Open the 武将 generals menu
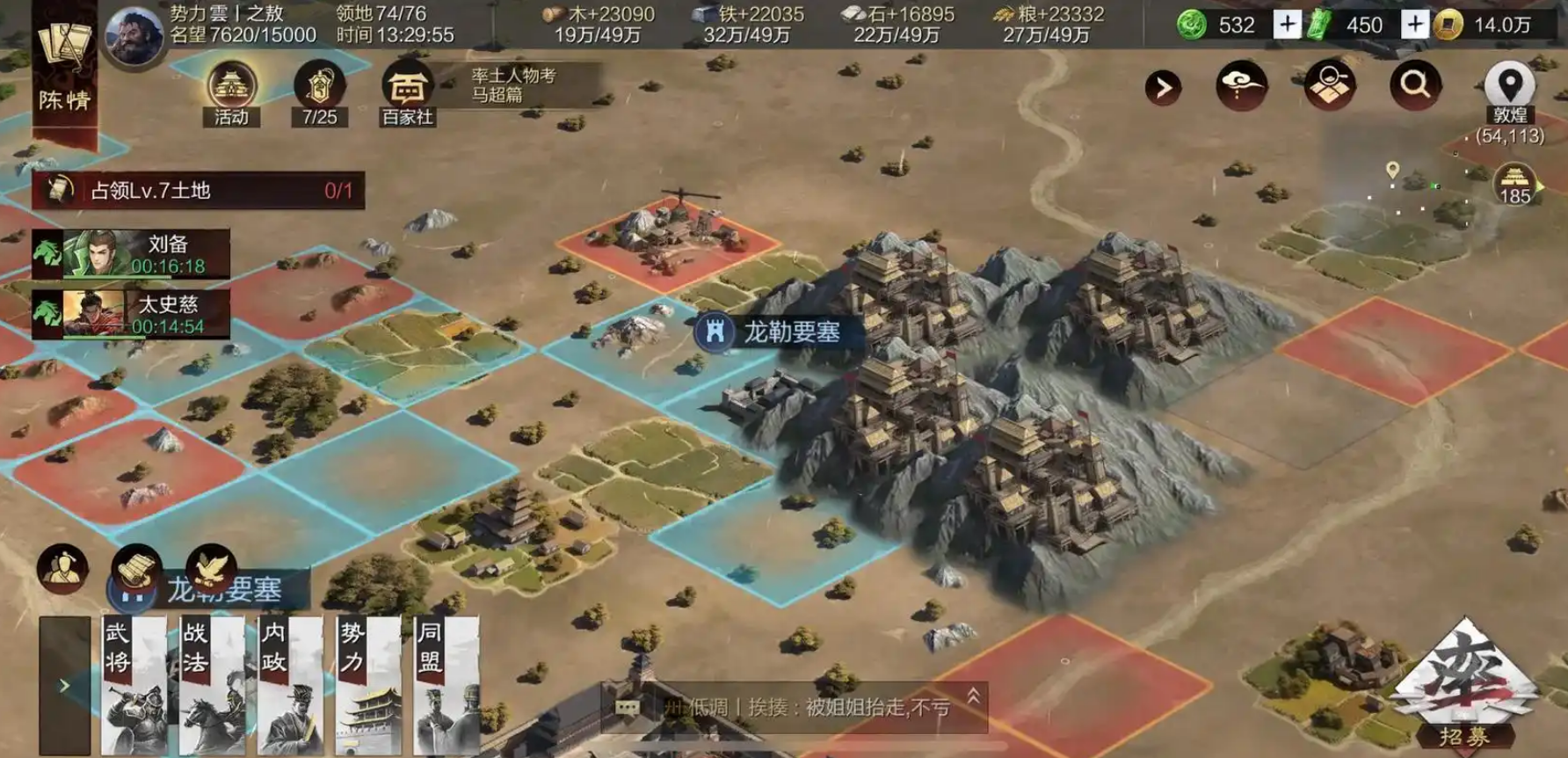 (134, 685)
